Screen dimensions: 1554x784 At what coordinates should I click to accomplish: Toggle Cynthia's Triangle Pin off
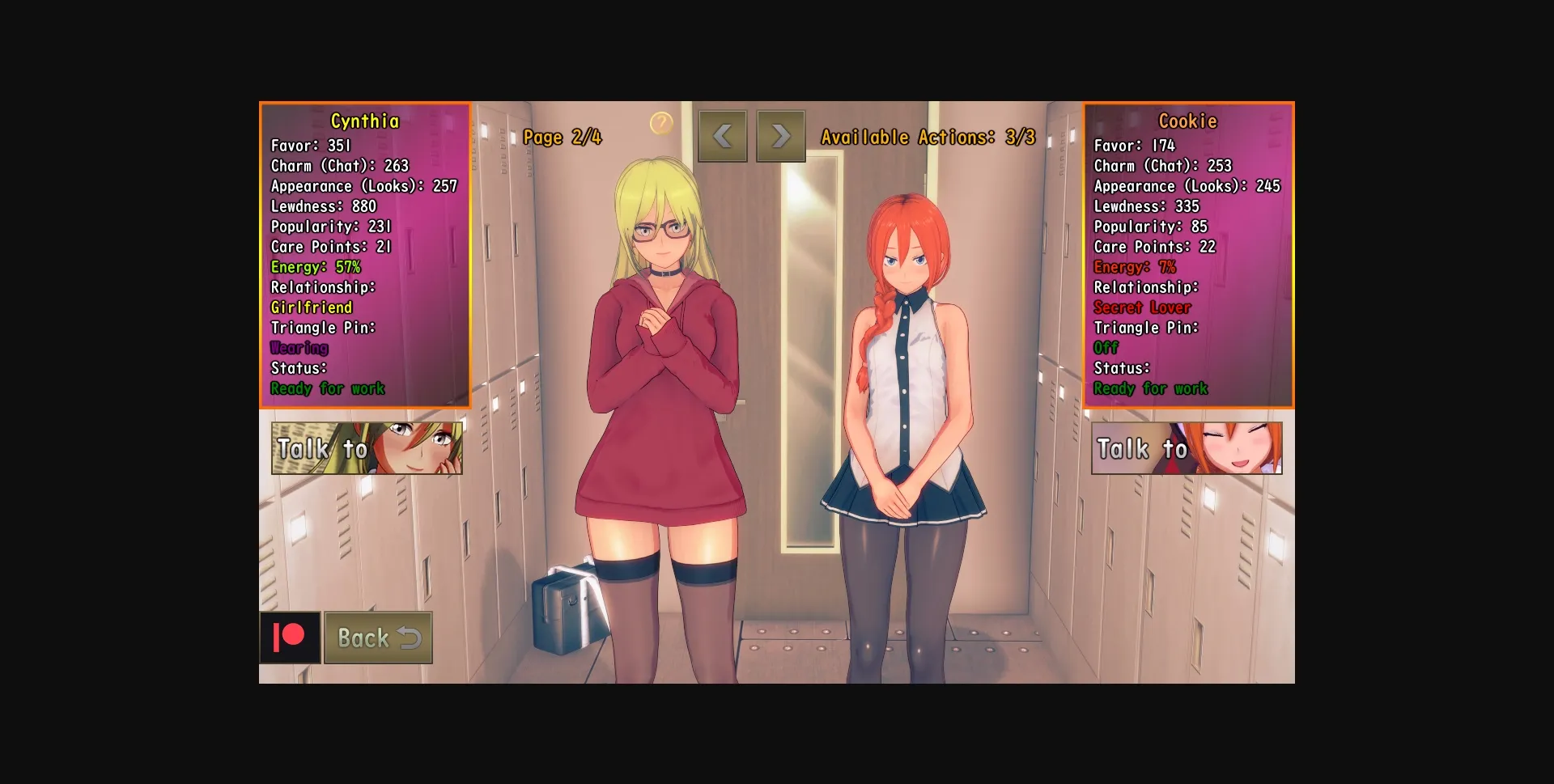point(299,348)
